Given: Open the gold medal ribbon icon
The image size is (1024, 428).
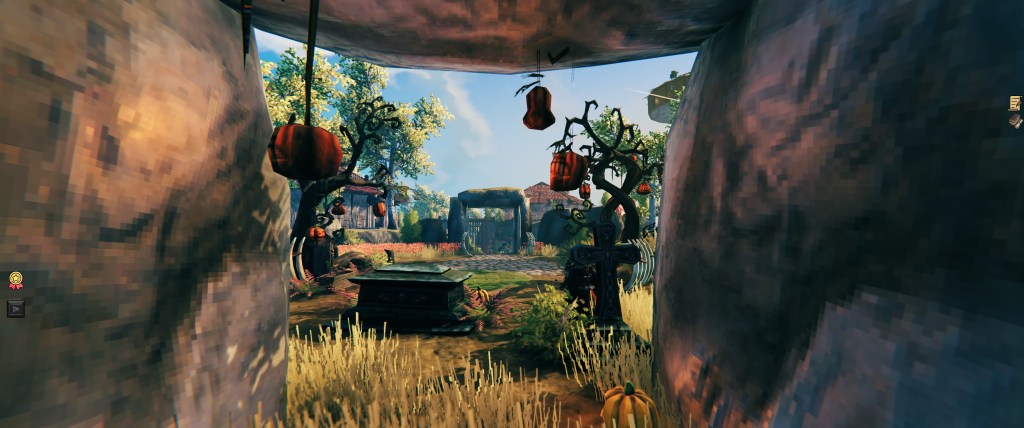Looking at the screenshot, I should tap(16, 281).
